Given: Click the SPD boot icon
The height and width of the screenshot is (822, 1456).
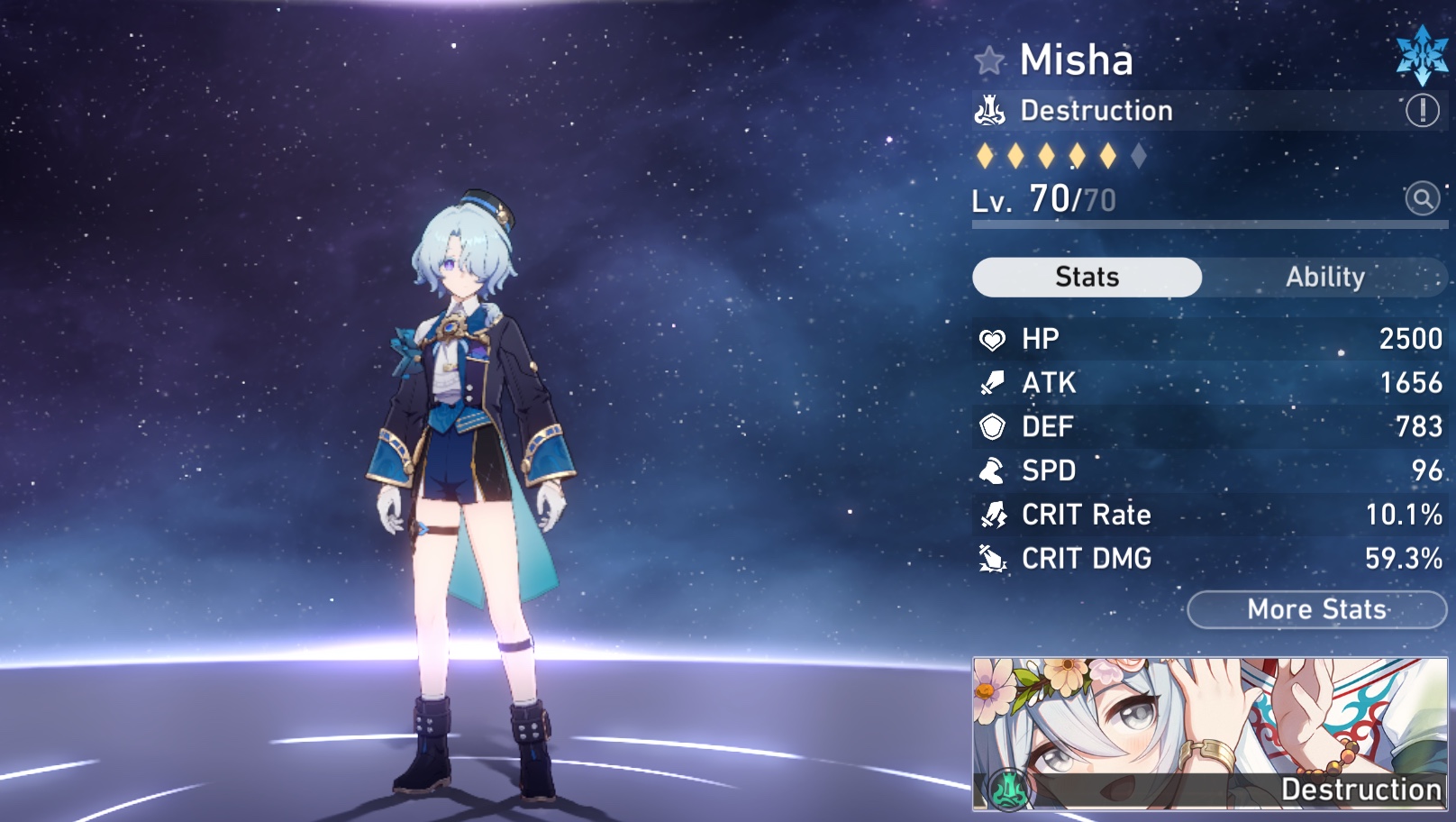Looking at the screenshot, I should click(x=992, y=471).
